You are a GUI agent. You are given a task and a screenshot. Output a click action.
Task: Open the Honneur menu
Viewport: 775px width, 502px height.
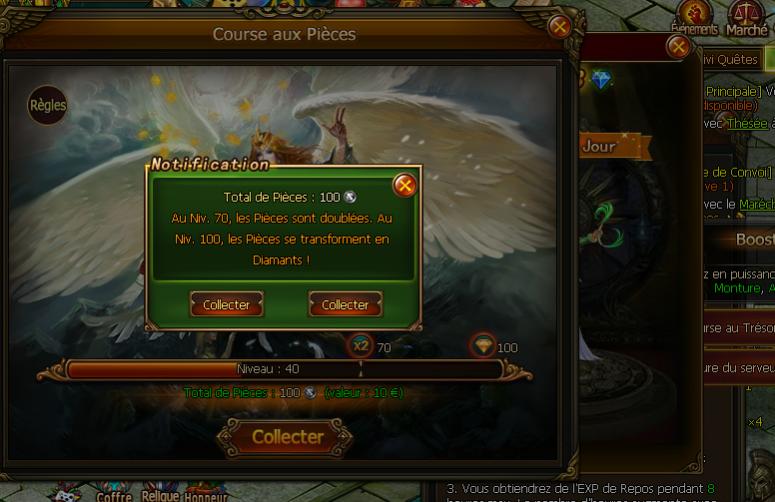pos(206,496)
